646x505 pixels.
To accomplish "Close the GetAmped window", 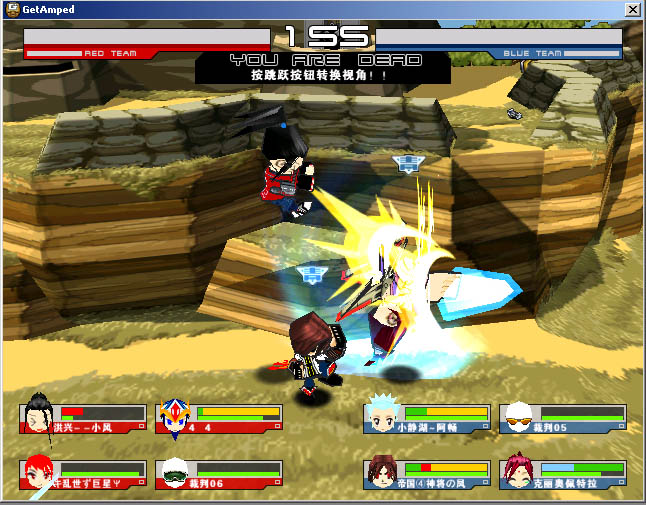I will (632, 9).
